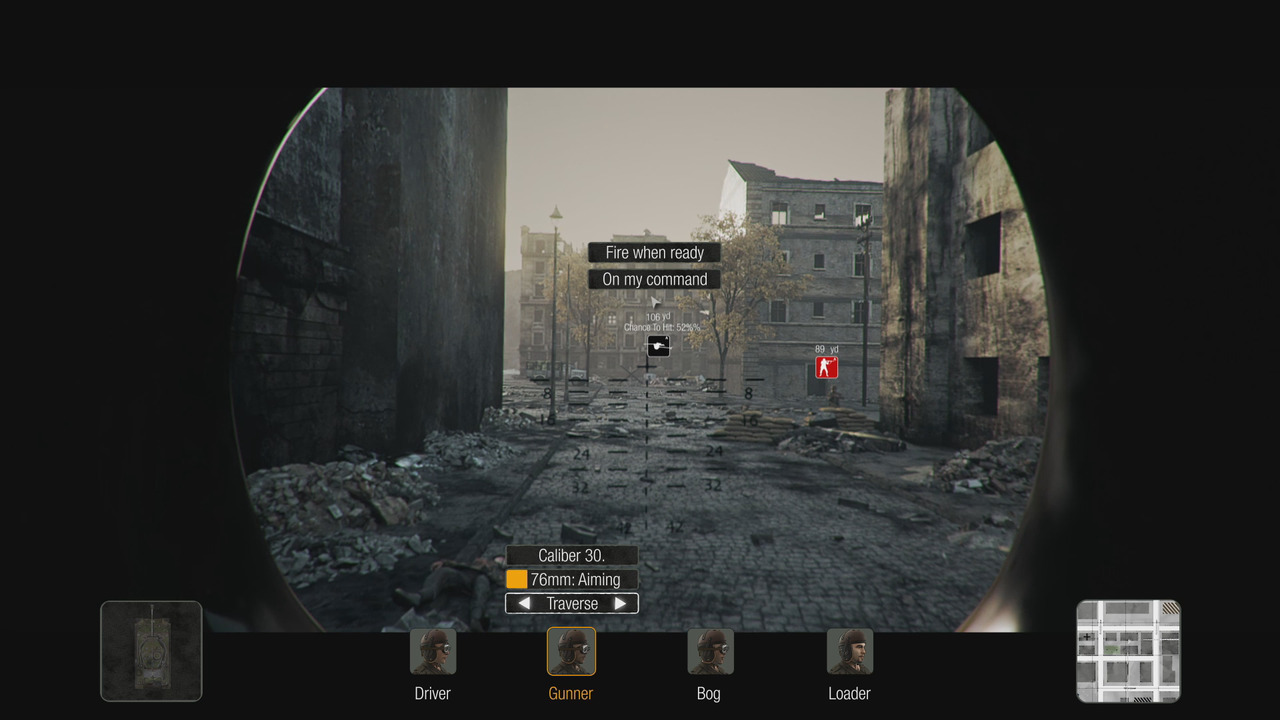Open the city street minimap

pos(1128,651)
